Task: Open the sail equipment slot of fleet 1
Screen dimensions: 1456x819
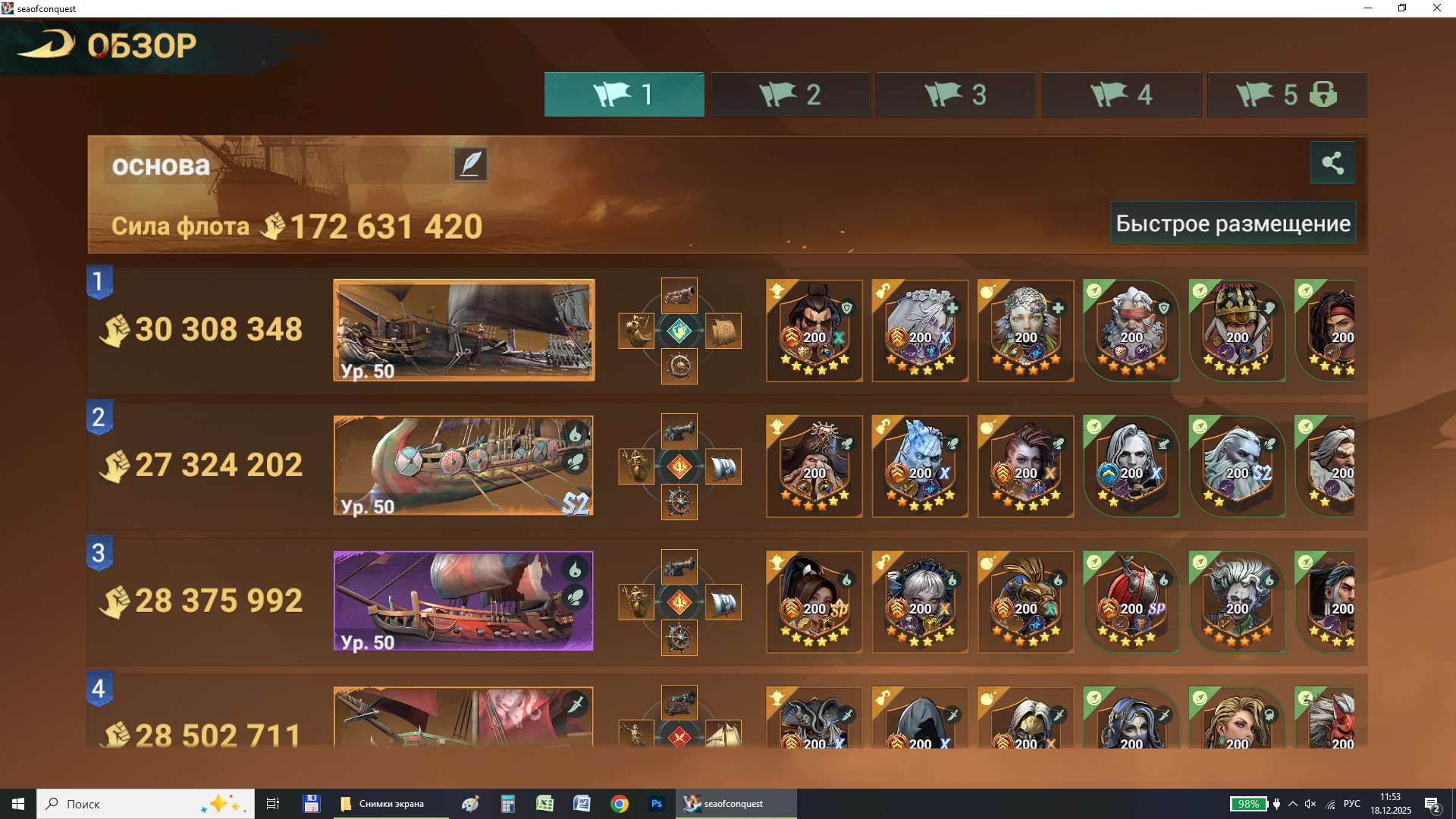Action: click(724, 331)
